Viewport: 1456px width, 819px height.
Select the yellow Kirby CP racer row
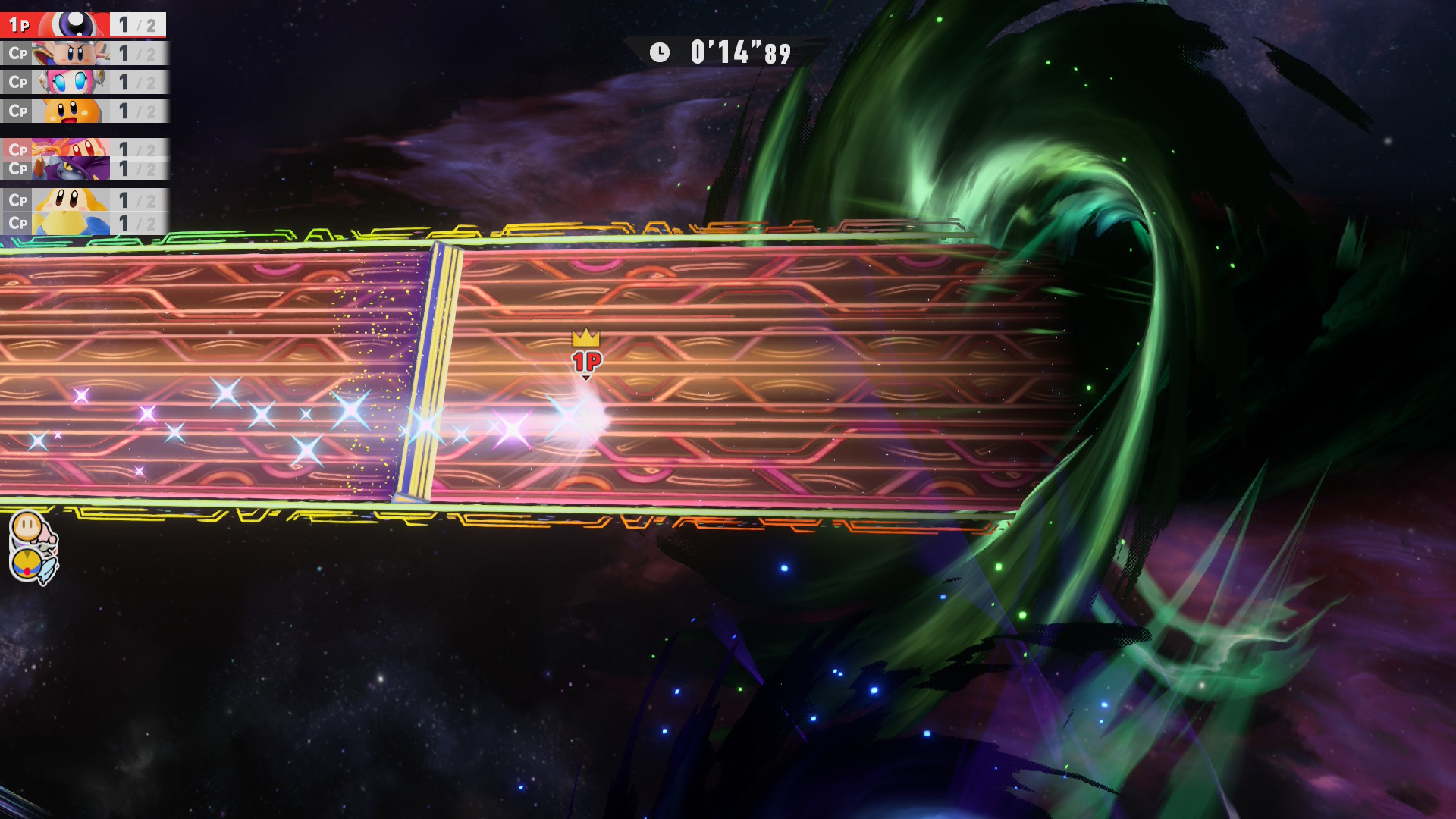tap(83, 200)
